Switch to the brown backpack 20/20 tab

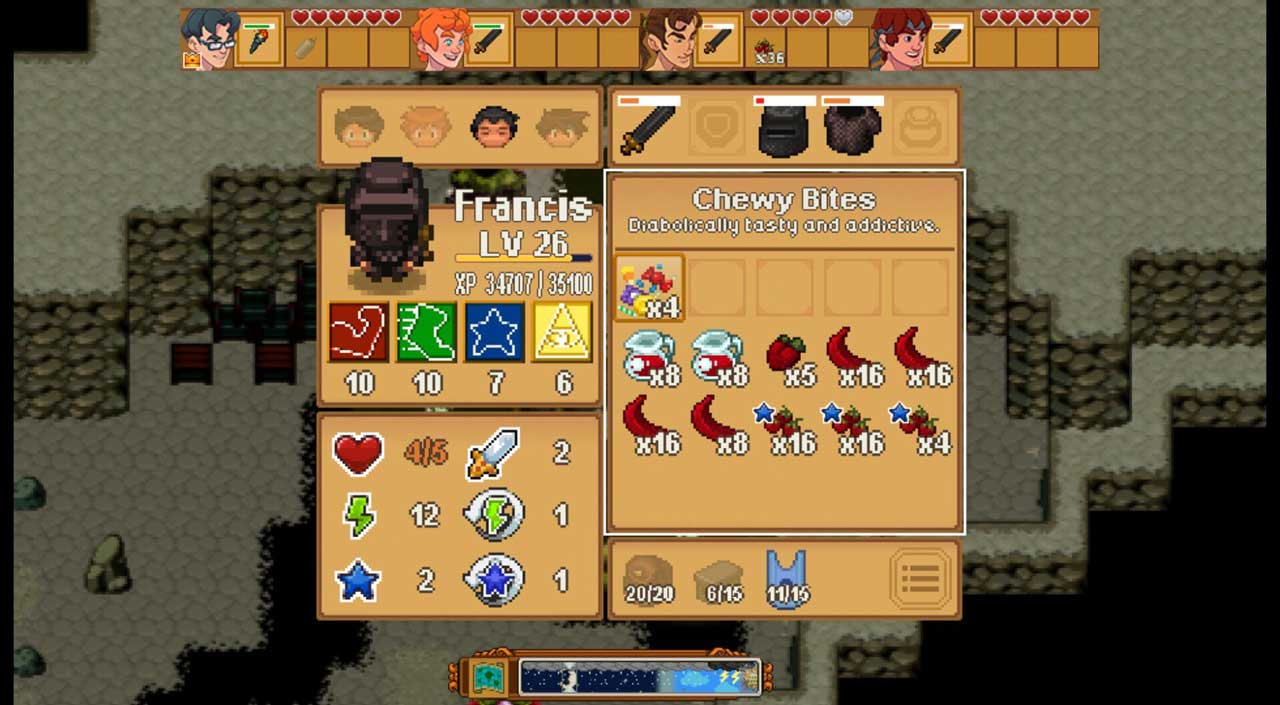click(649, 579)
